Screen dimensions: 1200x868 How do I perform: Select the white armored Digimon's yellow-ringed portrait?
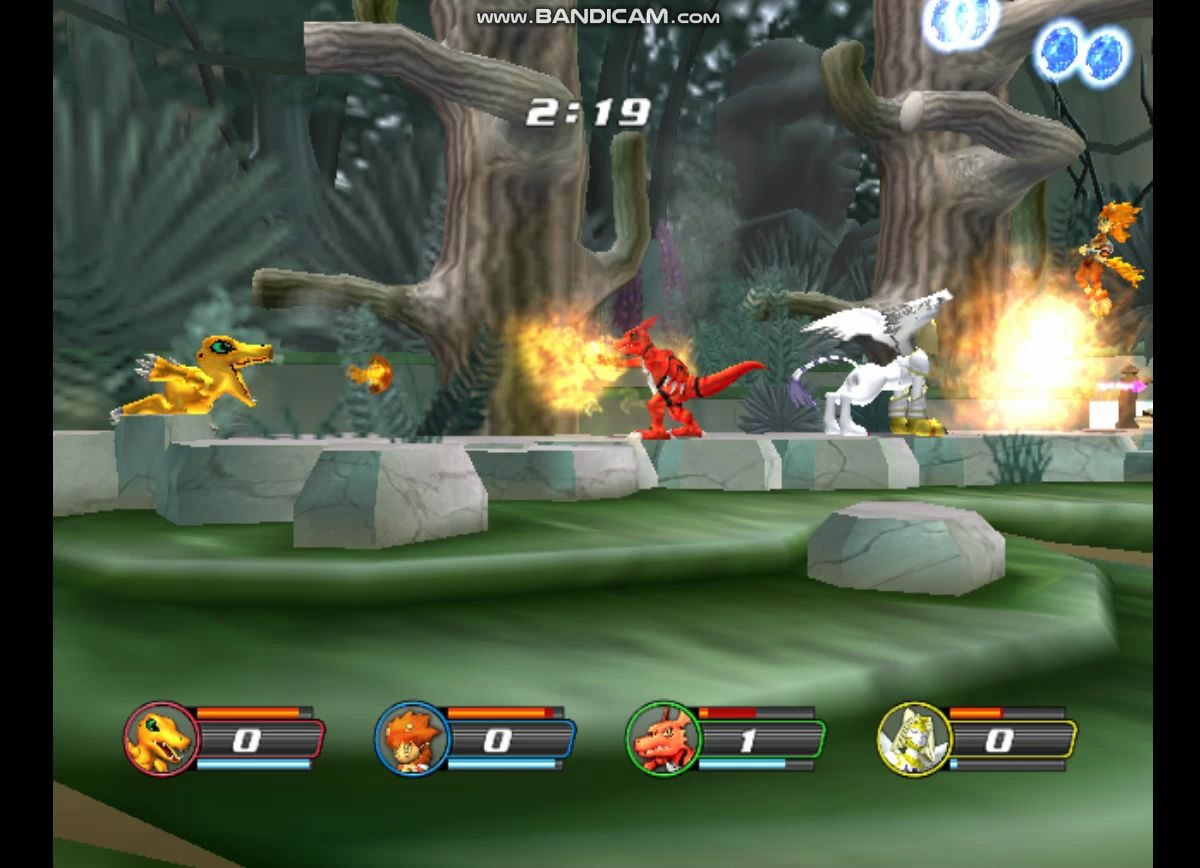pyautogui.click(x=914, y=740)
